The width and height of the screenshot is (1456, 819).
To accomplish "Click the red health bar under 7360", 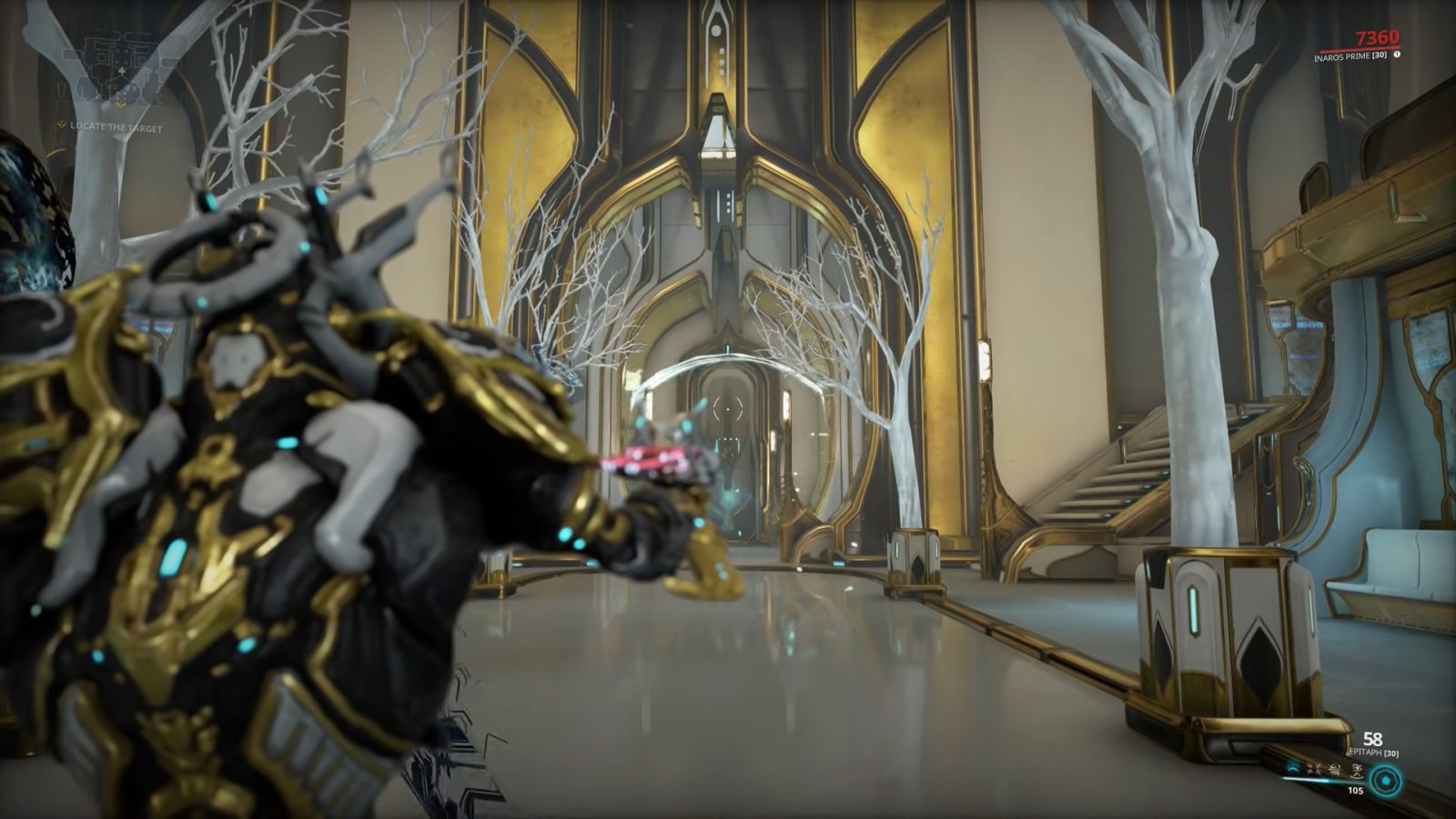I will 1359,48.
